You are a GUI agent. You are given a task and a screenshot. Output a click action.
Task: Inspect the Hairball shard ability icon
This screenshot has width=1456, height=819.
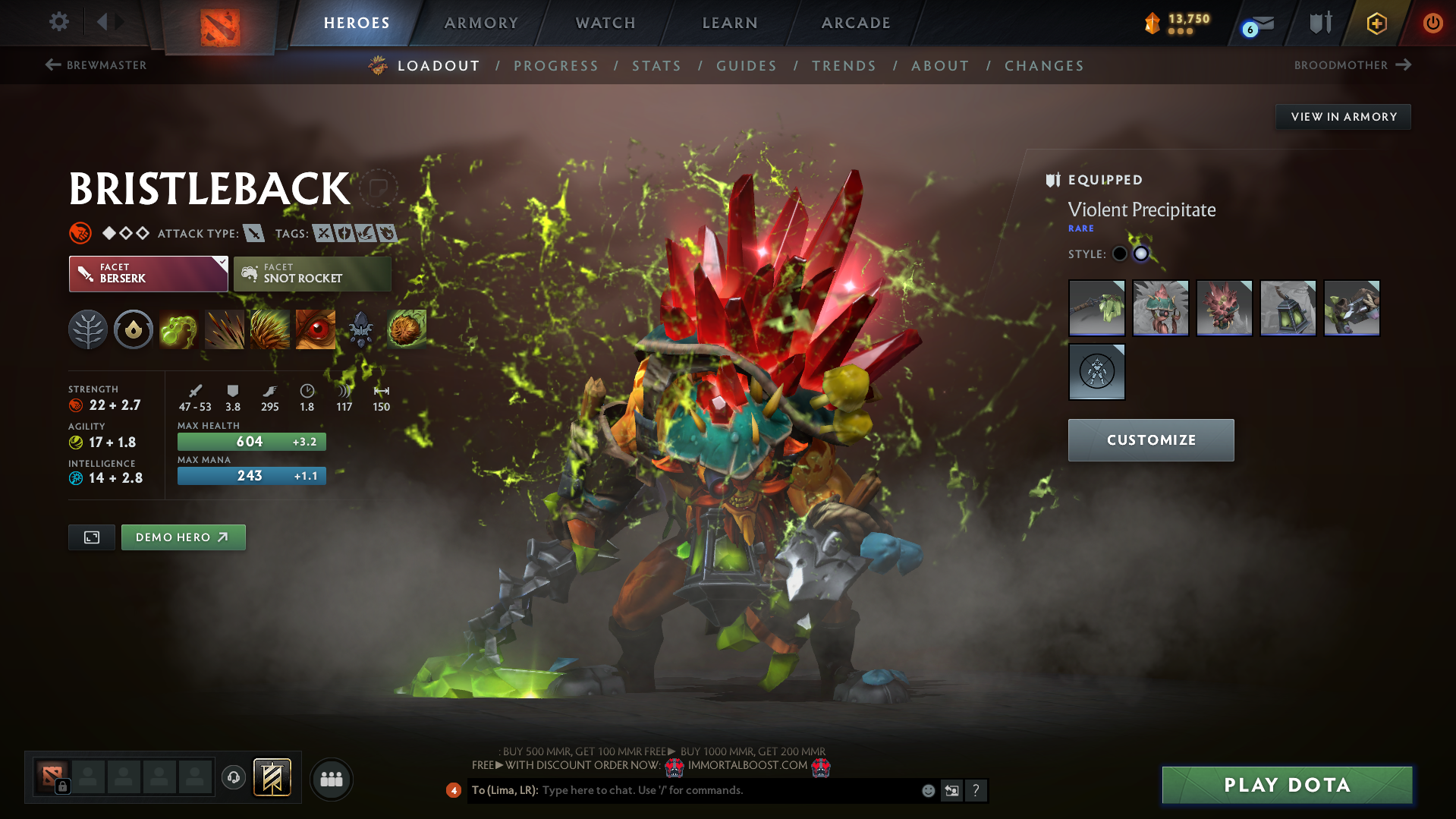click(406, 329)
